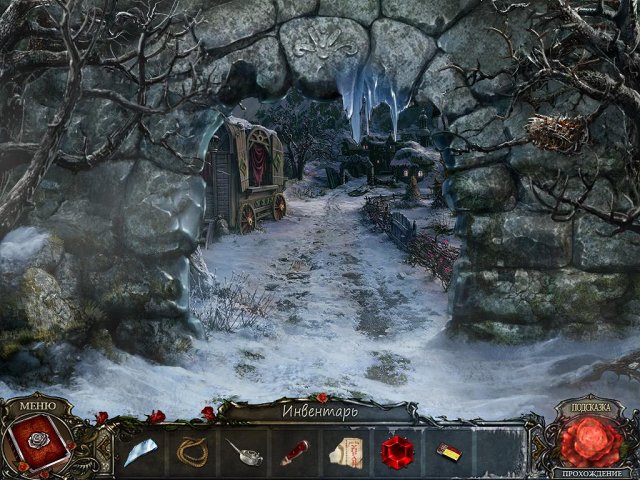Pick the coiled rope from inventory

(x=193, y=452)
